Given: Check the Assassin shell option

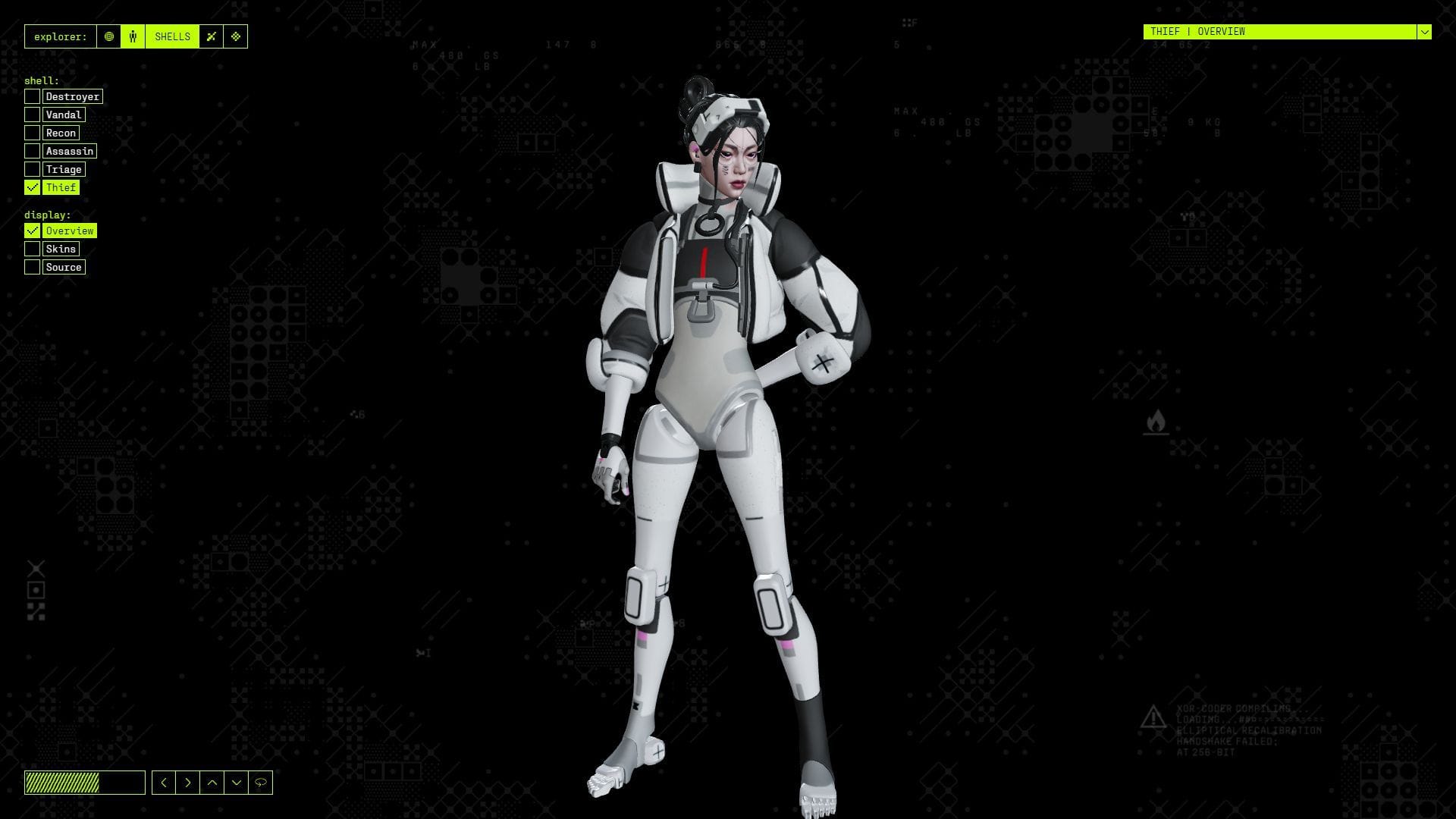Looking at the screenshot, I should tap(32, 151).
